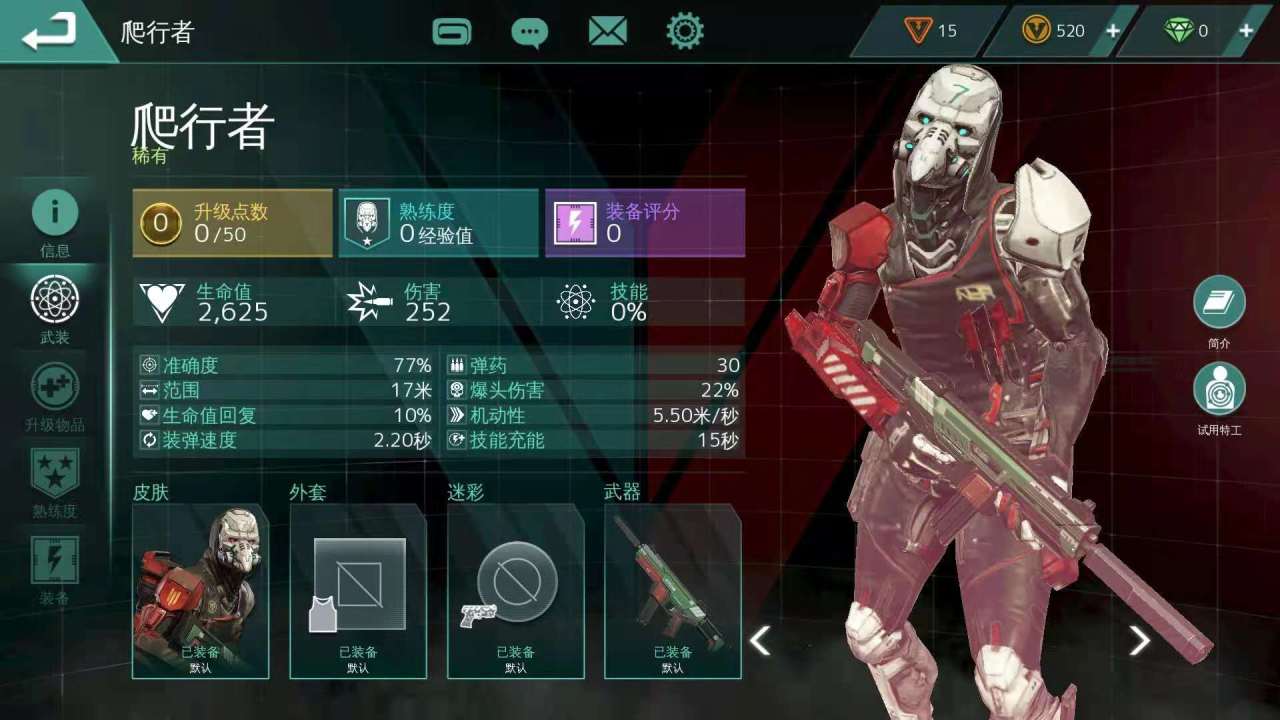Open the Gameloft logo menu
Screen dimensions: 1280x720
pyautogui.click(x=452, y=32)
